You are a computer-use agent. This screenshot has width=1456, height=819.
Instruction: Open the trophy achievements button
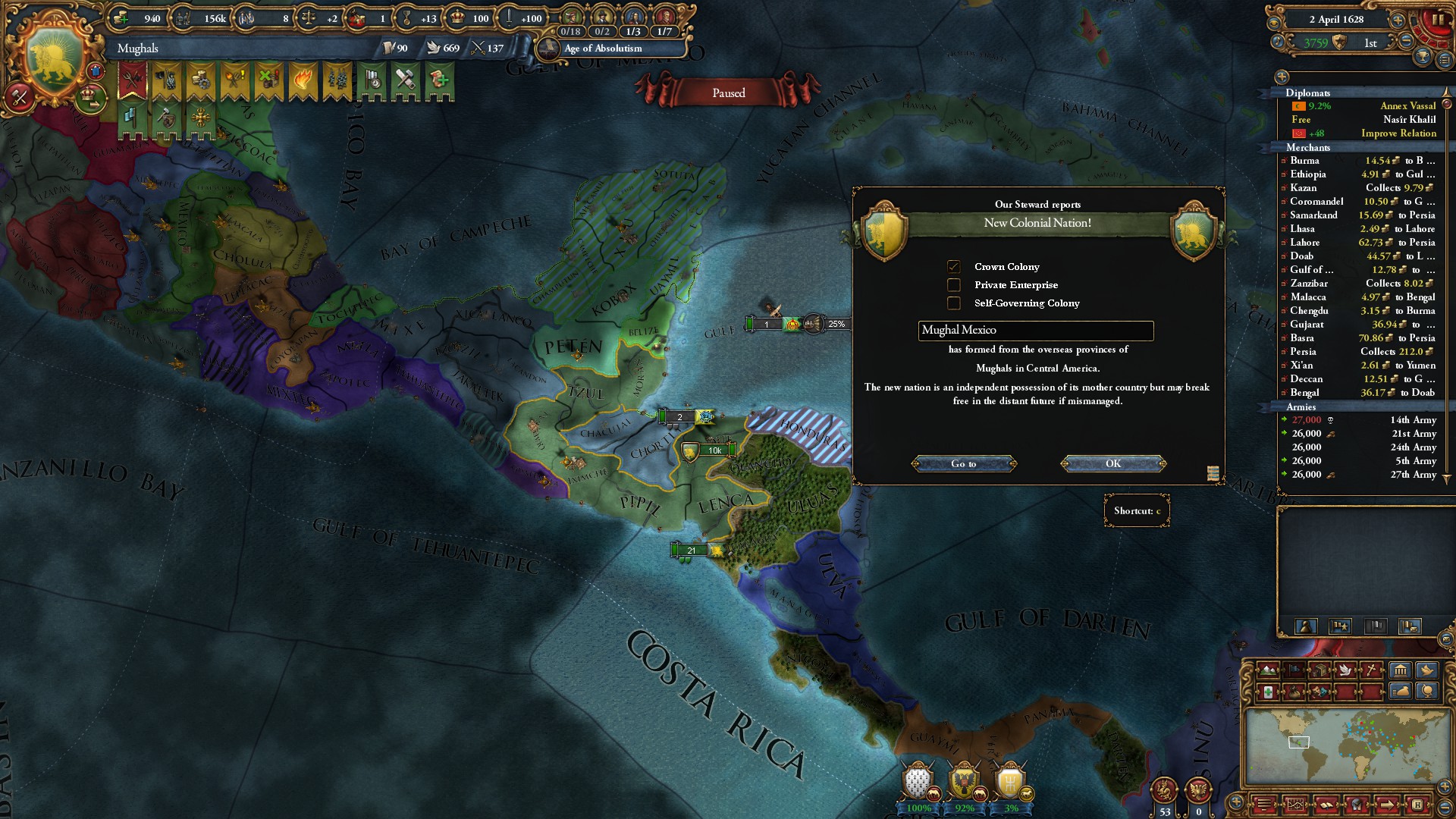point(1423,56)
